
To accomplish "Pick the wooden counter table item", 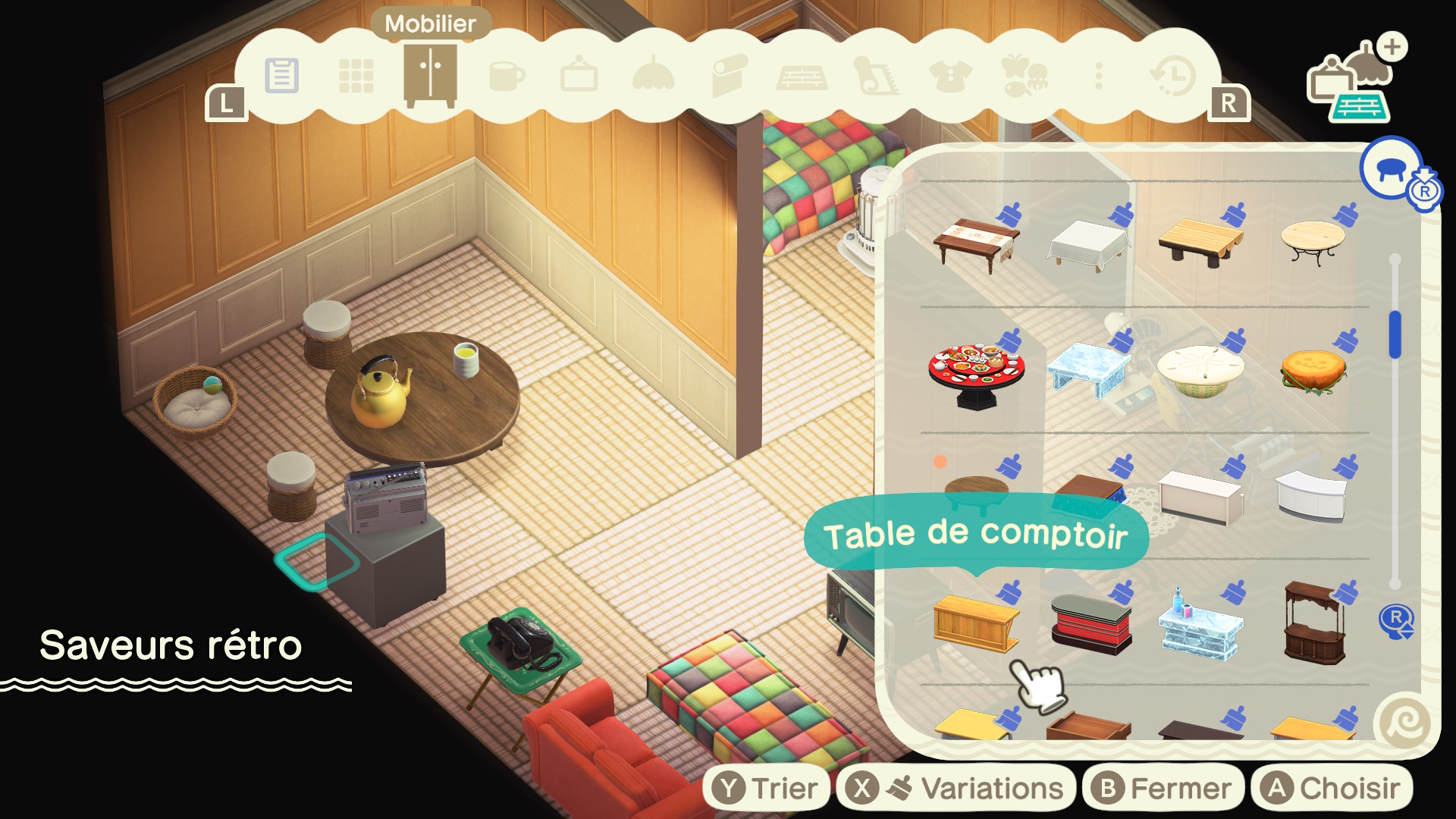I will (976, 623).
